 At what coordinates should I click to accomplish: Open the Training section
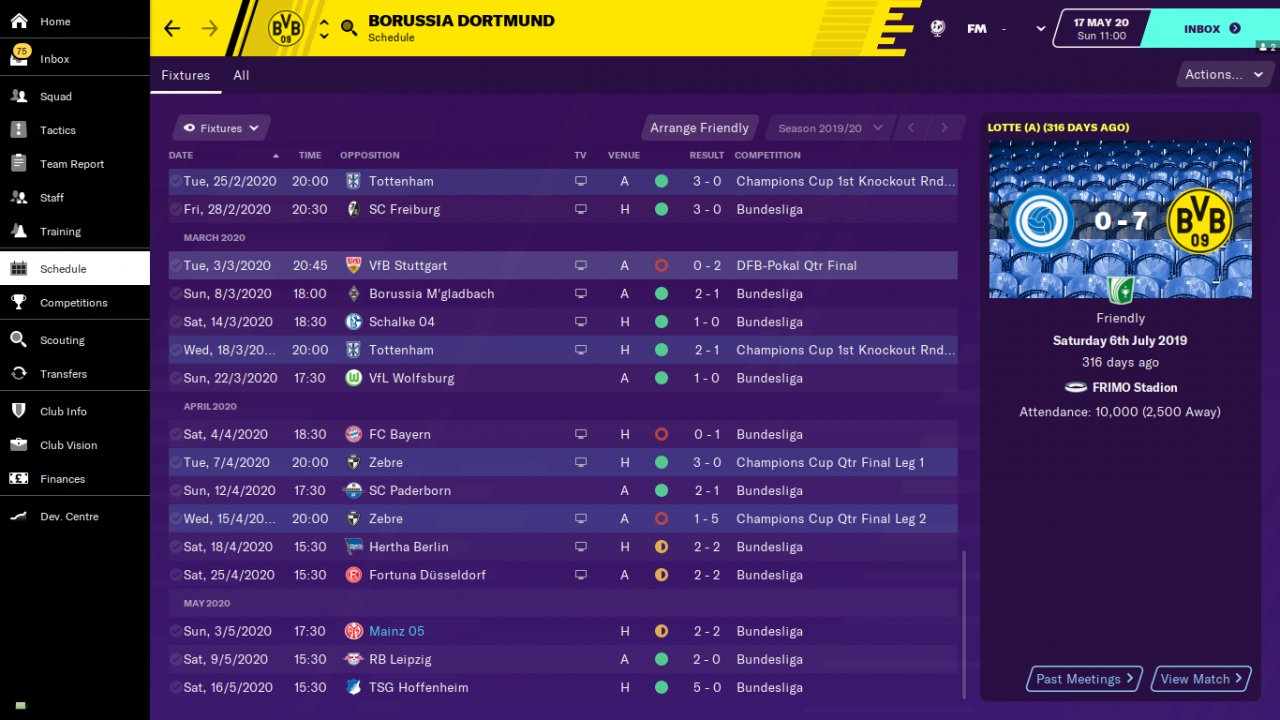tap(60, 232)
